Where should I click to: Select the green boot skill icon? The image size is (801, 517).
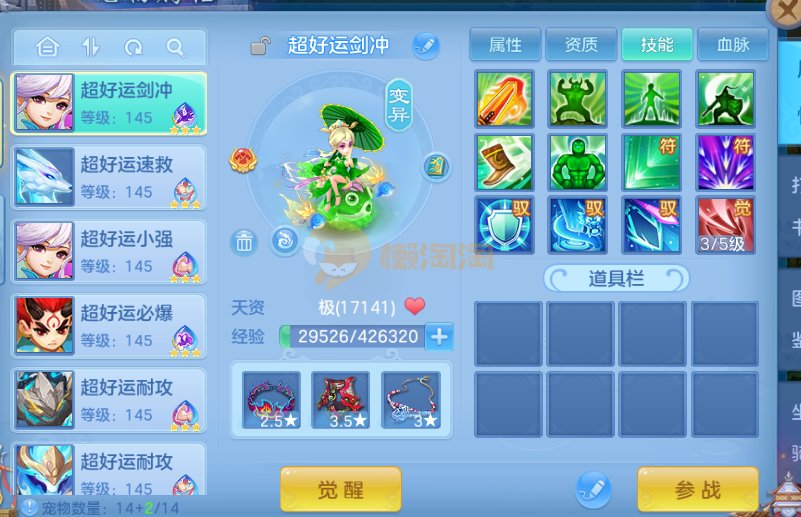point(504,161)
